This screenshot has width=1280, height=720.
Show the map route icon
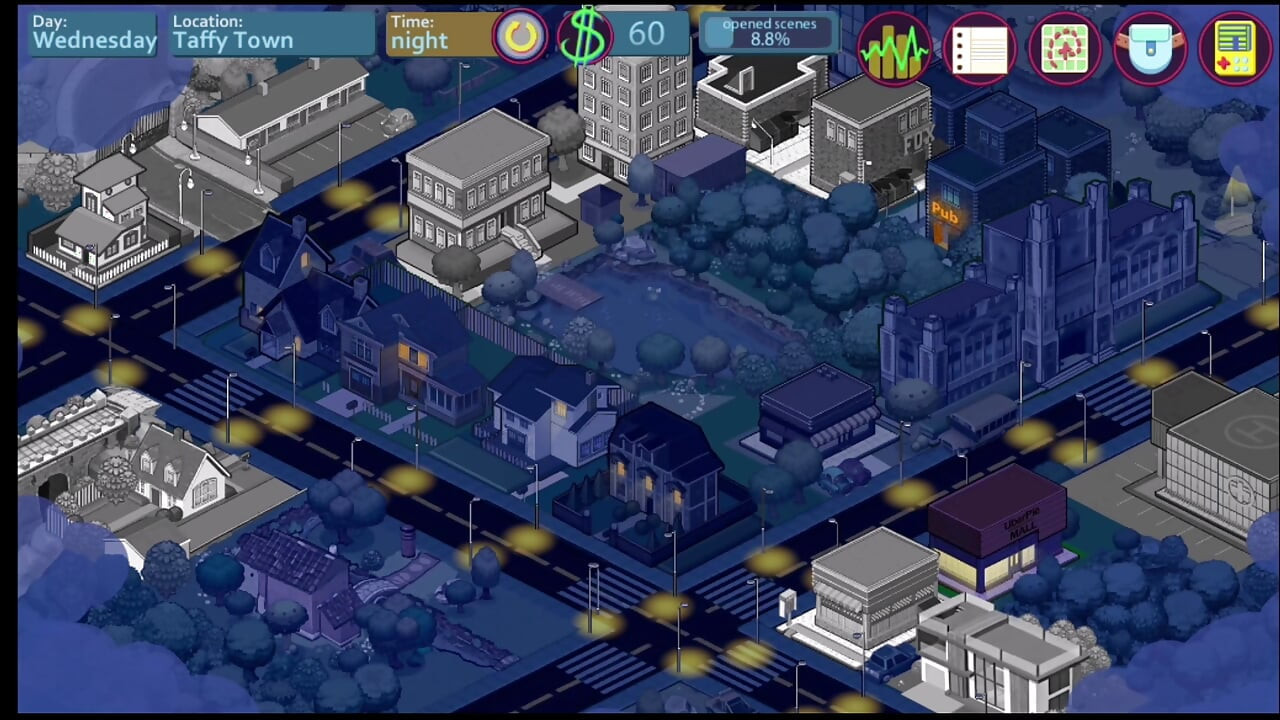[1064, 48]
